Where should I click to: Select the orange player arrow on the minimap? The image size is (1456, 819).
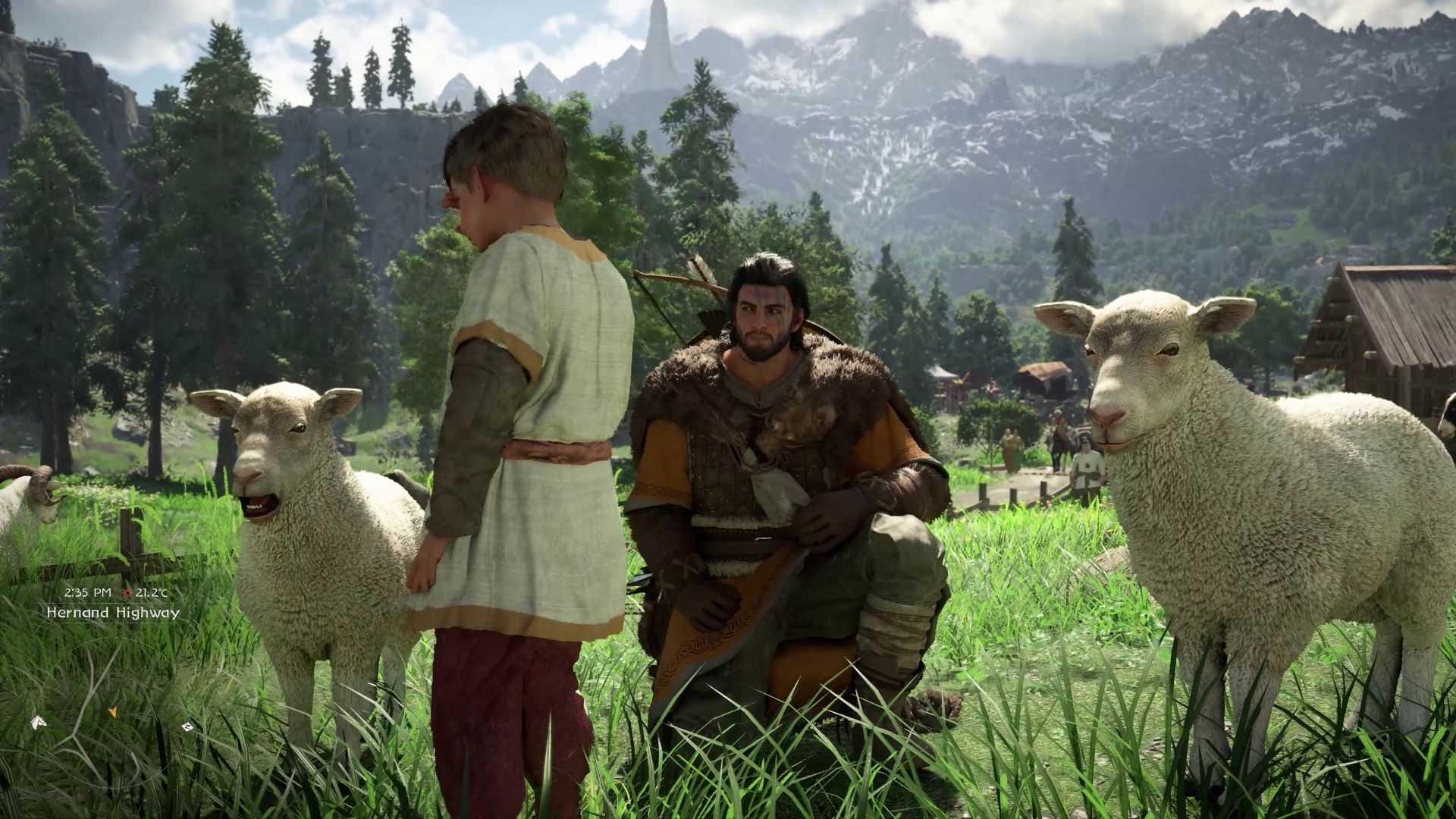click(112, 712)
